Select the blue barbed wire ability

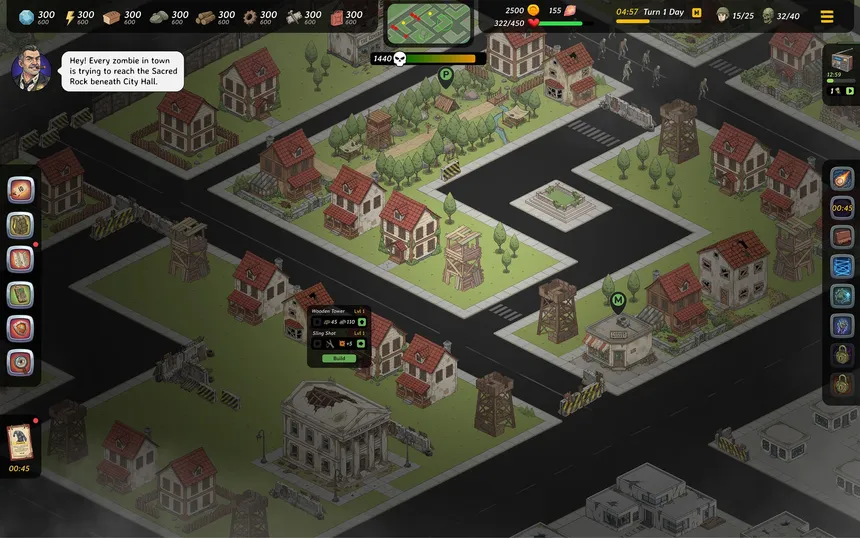(843, 267)
